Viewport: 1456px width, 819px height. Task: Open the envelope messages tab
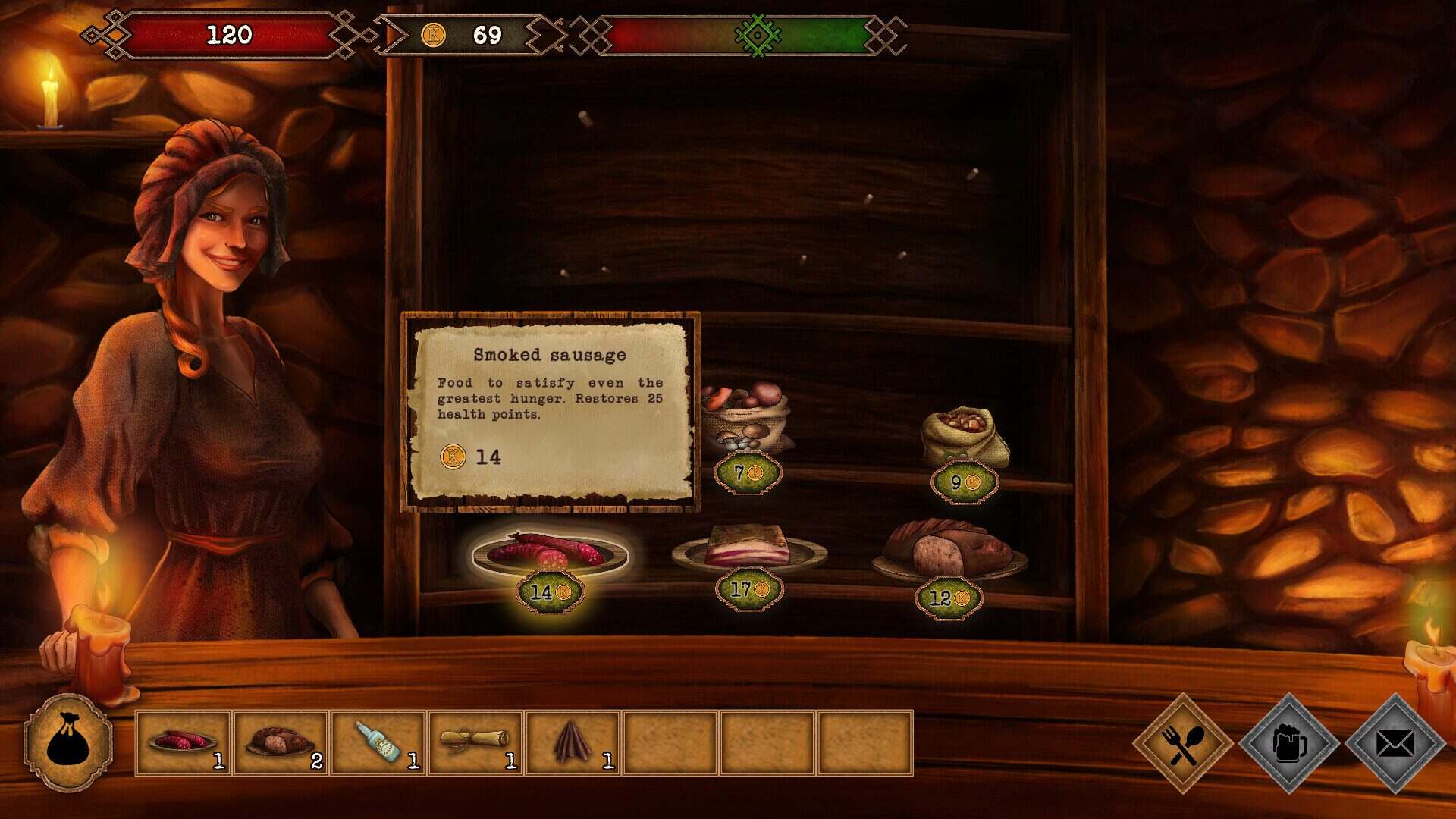1395,744
